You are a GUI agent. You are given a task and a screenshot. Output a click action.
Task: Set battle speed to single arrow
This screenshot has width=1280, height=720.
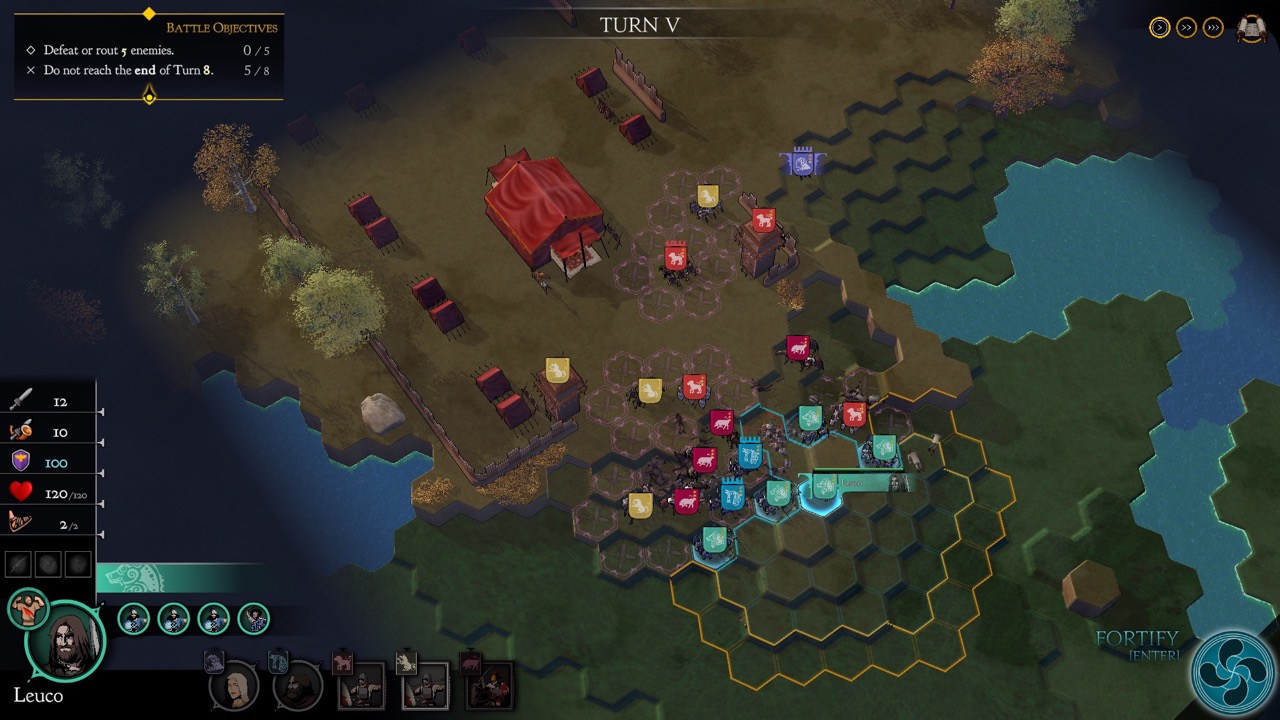pyautogui.click(x=1159, y=28)
